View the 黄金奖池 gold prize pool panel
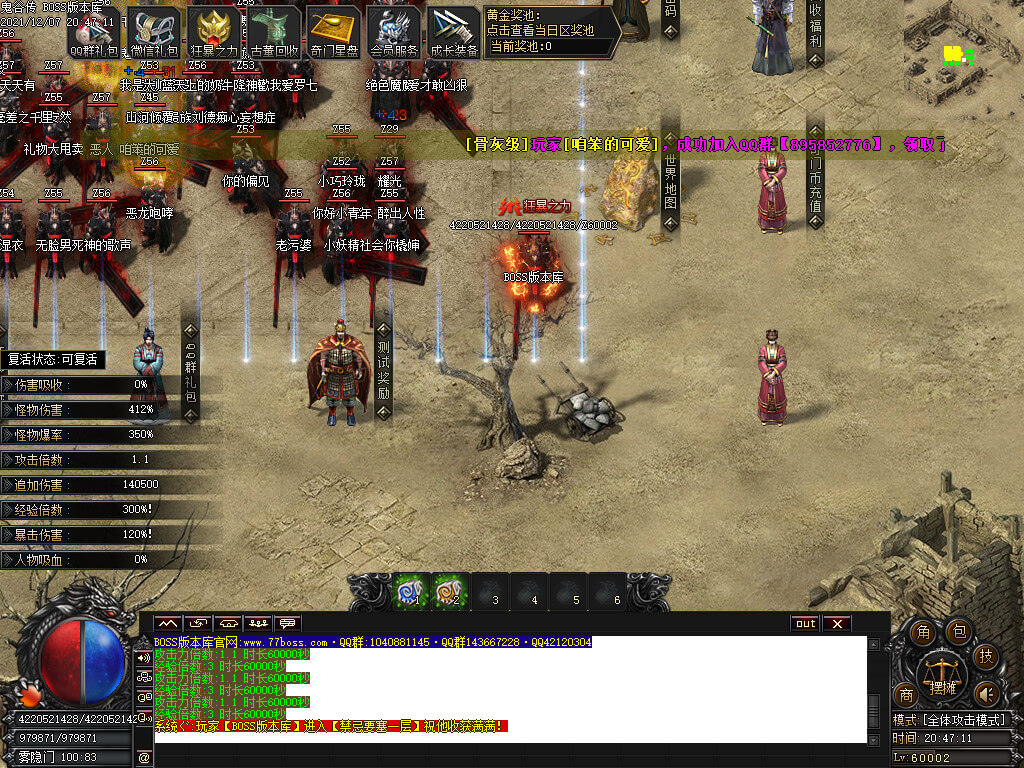The height and width of the screenshot is (768, 1024). [x=548, y=30]
